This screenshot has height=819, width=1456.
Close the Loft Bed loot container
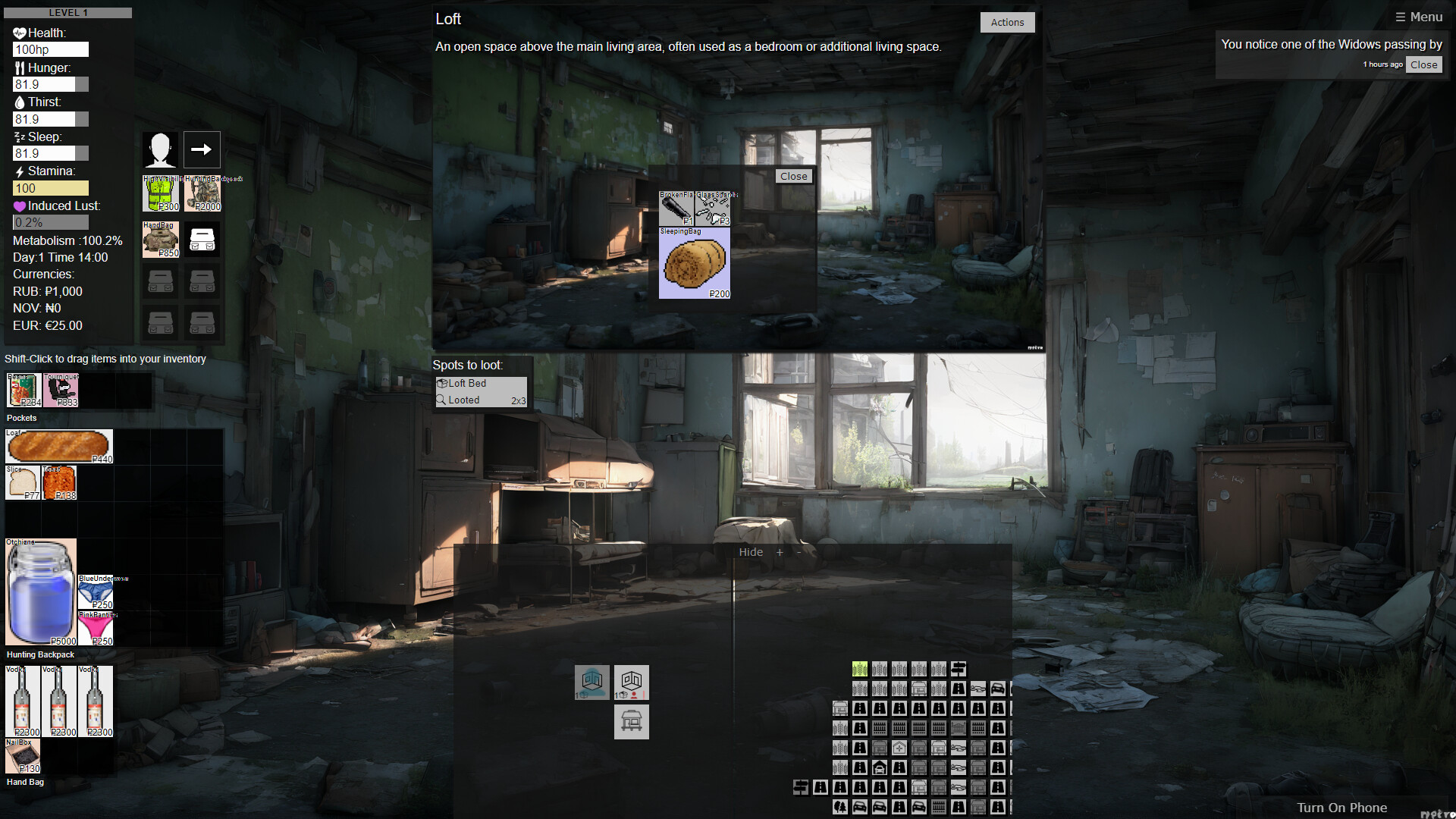(794, 175)
